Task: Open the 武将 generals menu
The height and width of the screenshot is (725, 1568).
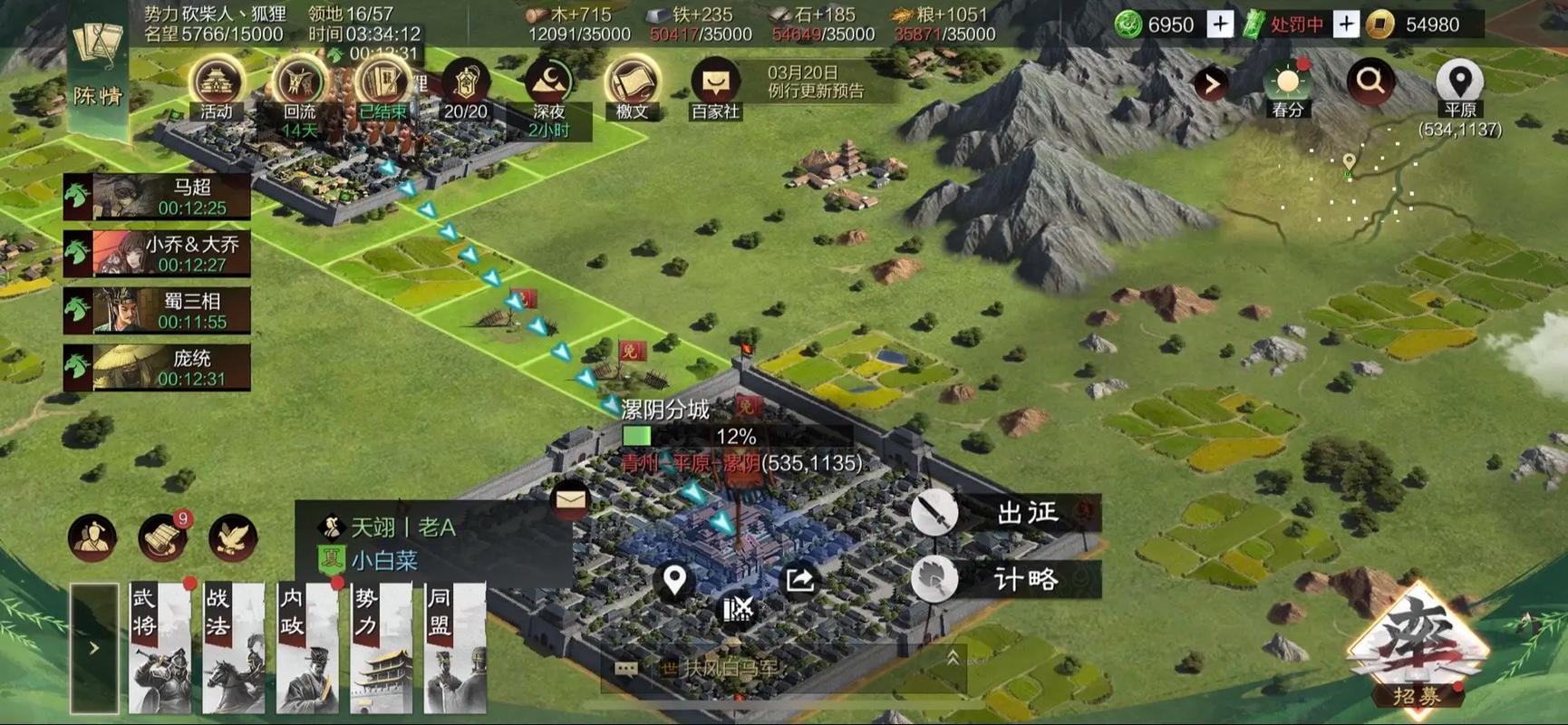Action: tap(160, 647)
